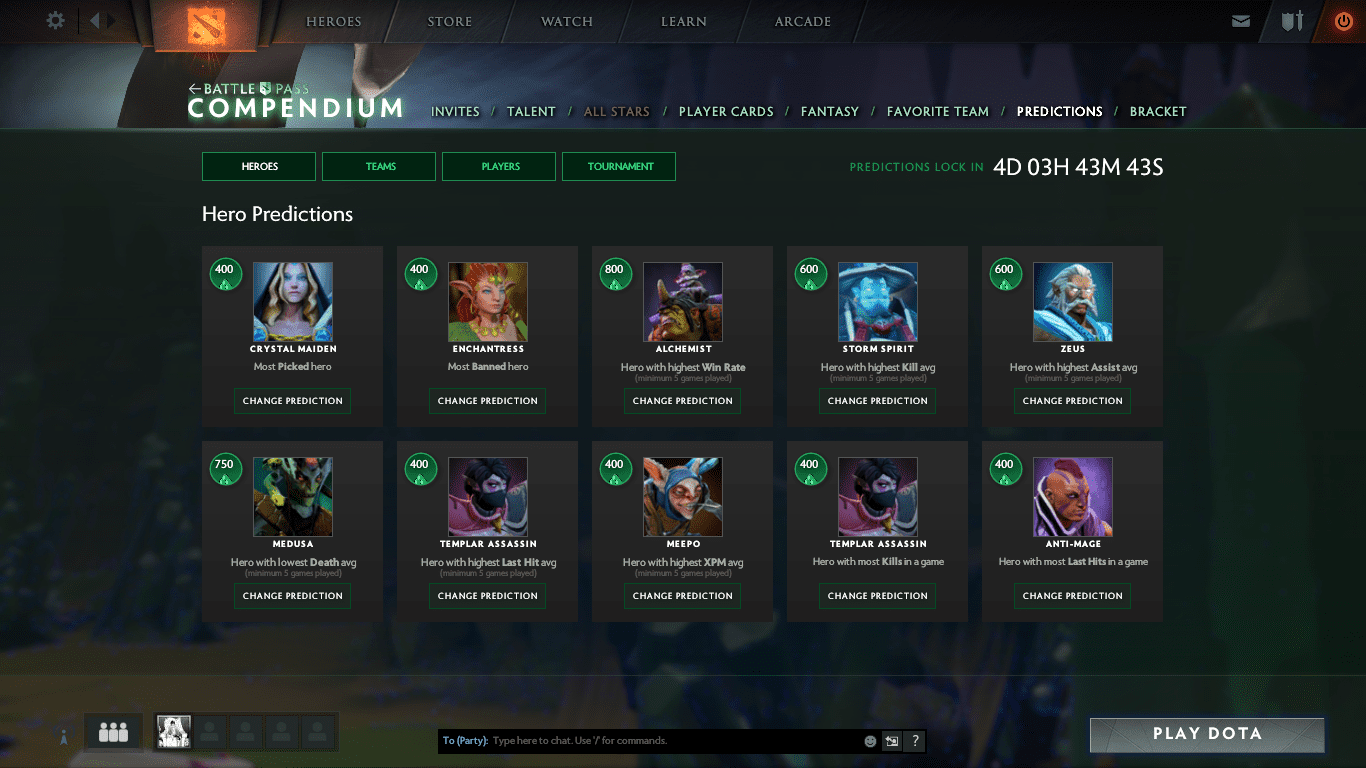This screenshot has height=768, width=1366.
Task: Click the Play Dota button
Action: [1206, 734]
